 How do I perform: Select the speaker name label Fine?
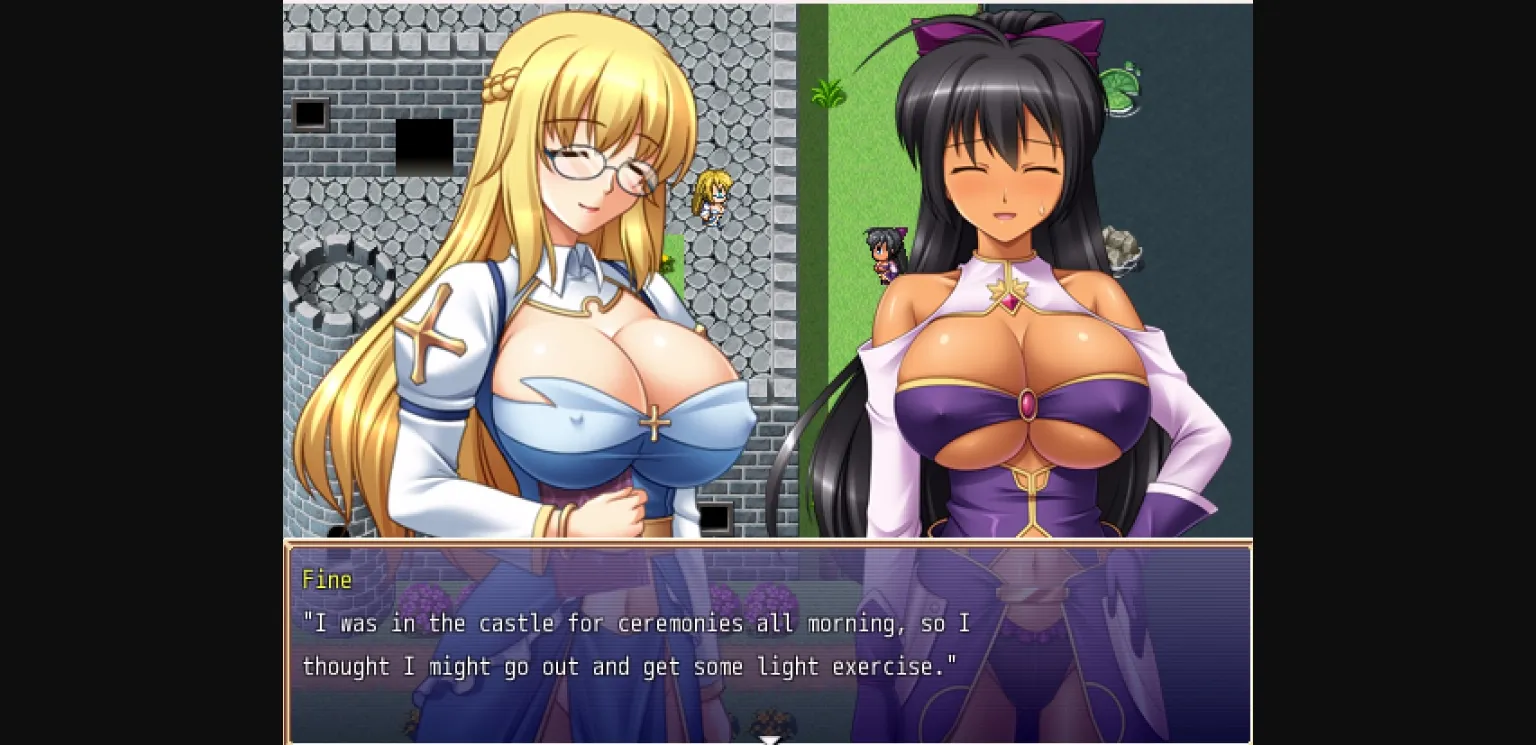(325, 579)
